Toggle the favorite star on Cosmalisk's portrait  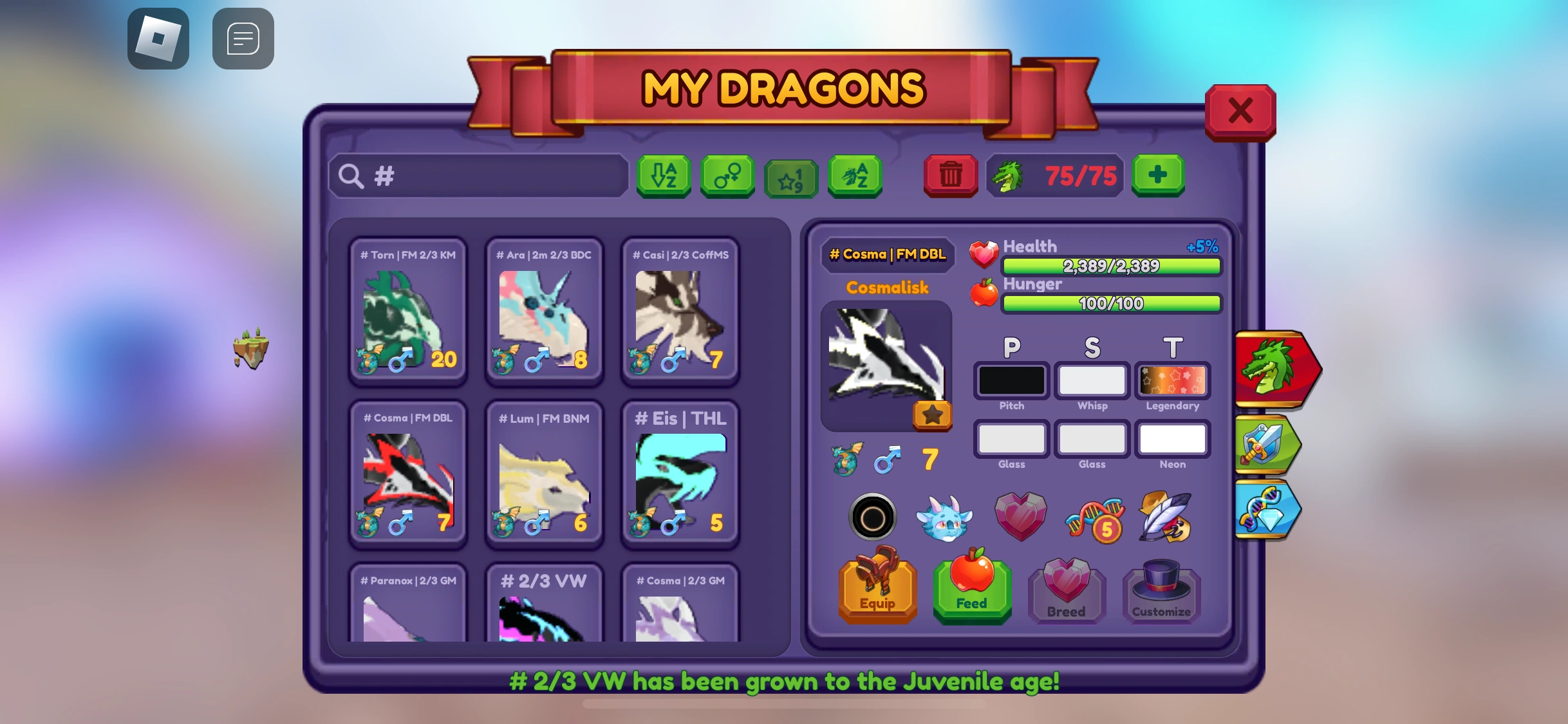click(x=931, y=415)
